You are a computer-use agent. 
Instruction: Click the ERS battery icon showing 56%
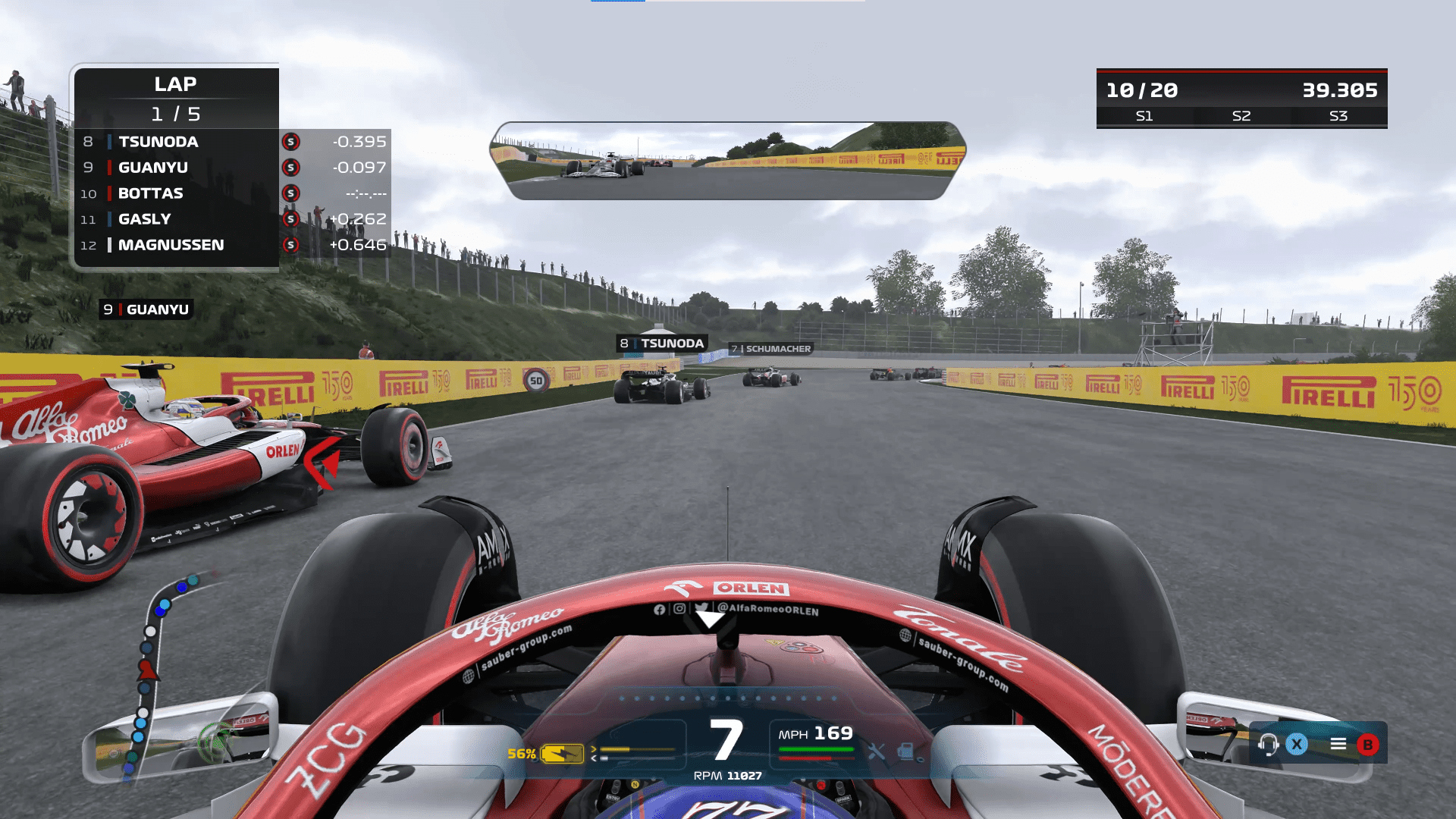coord(562,753)
